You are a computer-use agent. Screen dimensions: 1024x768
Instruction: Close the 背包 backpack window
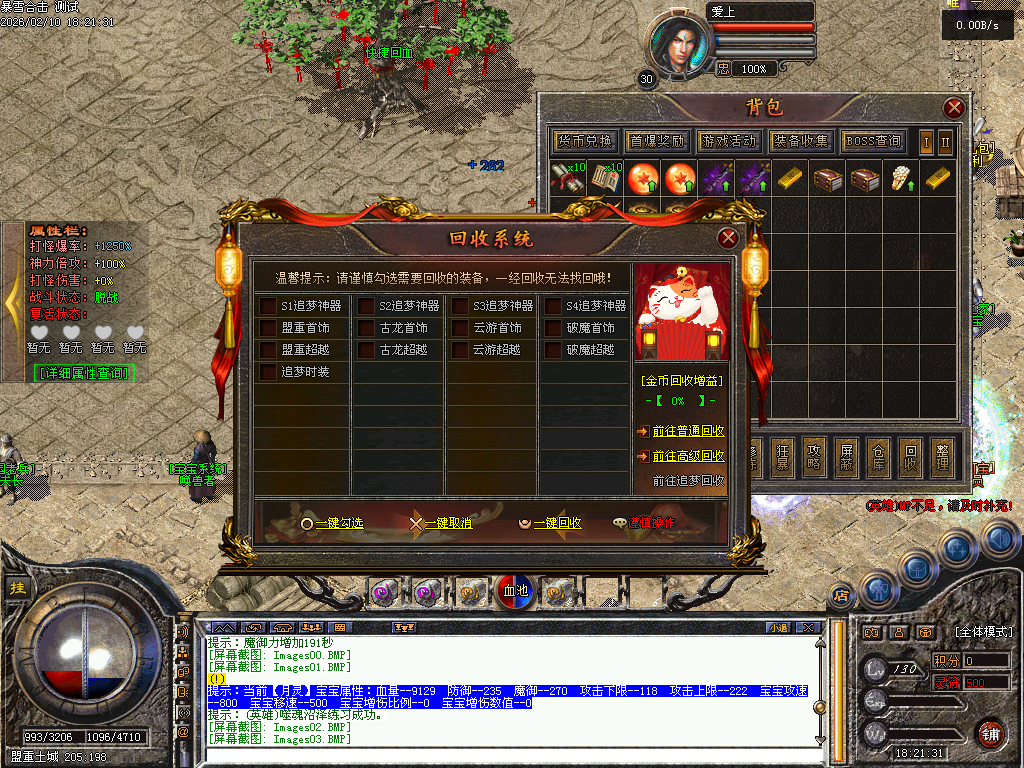click(954, 108)
